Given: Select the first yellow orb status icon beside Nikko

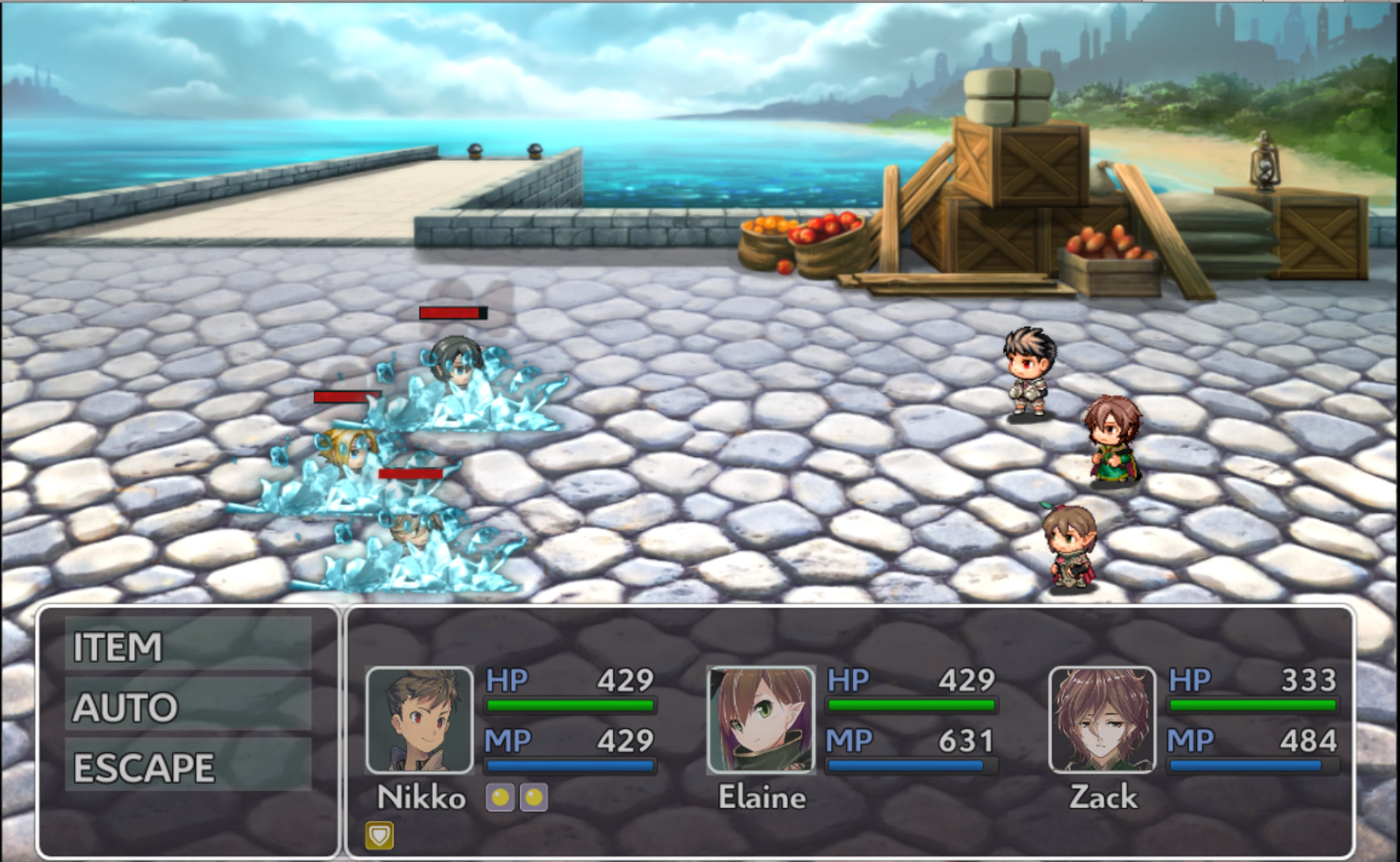Looking at the screenshot, I should point(502,799).
